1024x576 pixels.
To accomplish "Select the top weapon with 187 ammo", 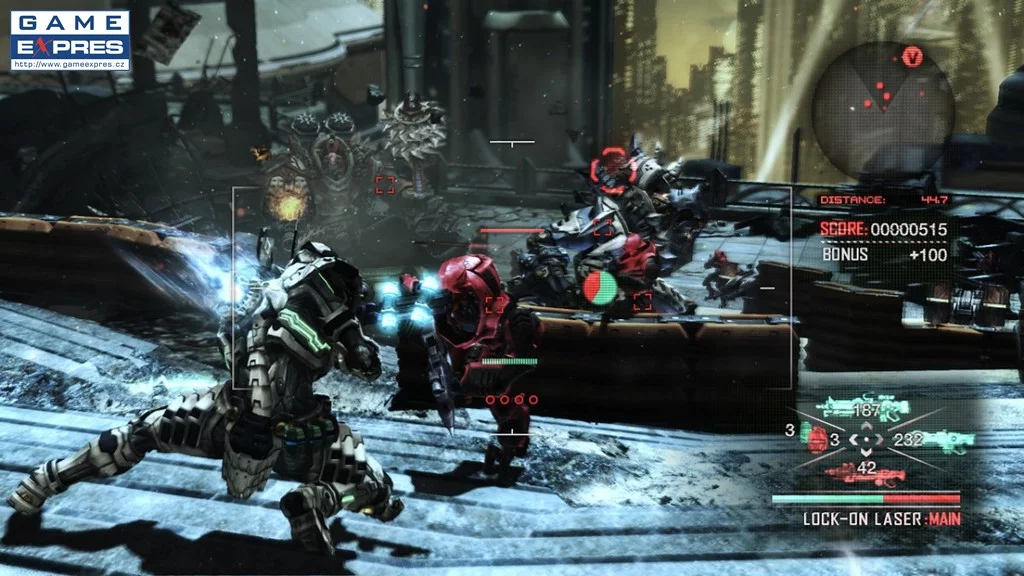I will click(862, 408).
